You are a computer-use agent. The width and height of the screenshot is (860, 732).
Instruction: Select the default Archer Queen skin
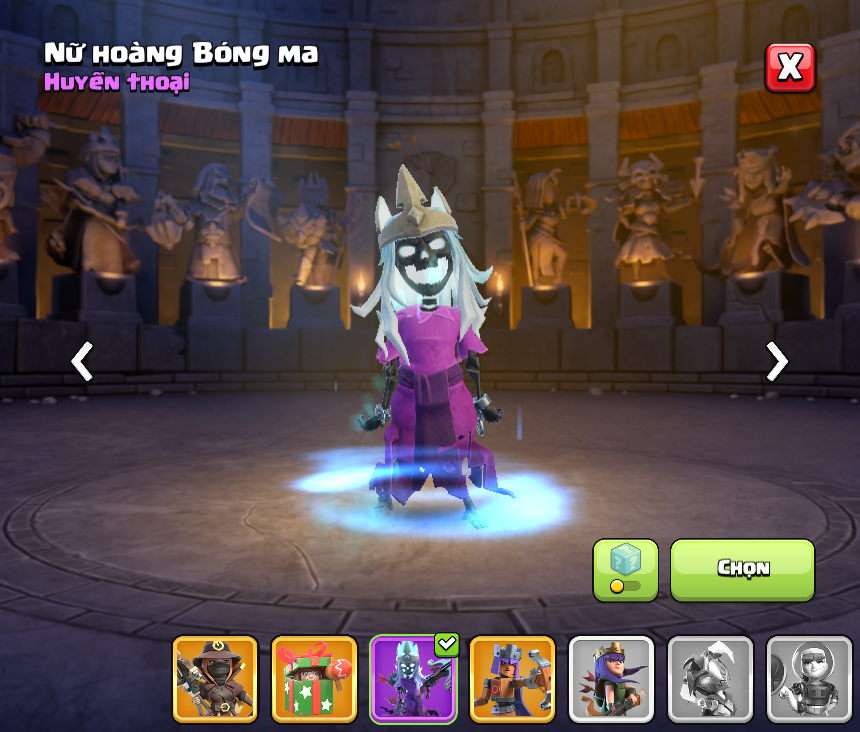pyautogui.click(x=611, y=678)
